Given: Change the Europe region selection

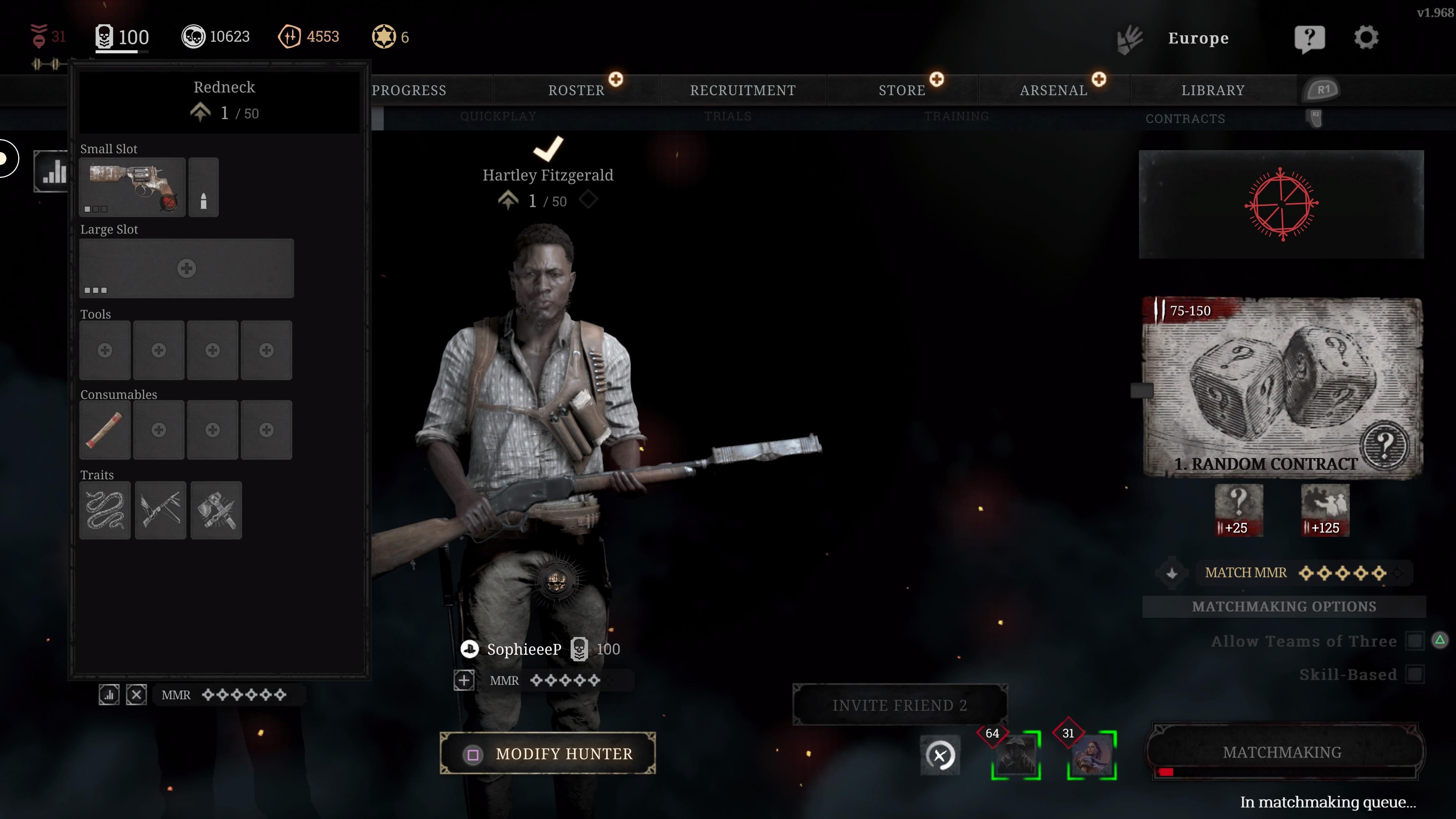Looking at the screenshot, I should (1198, 38).
